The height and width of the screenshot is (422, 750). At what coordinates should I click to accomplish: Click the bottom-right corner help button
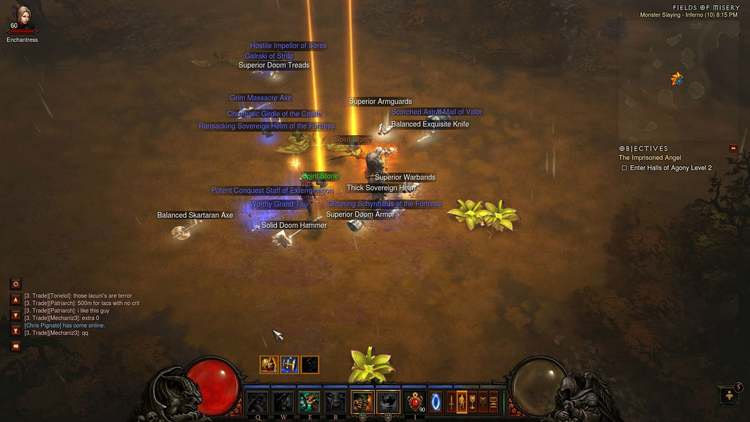click(729, 394)
